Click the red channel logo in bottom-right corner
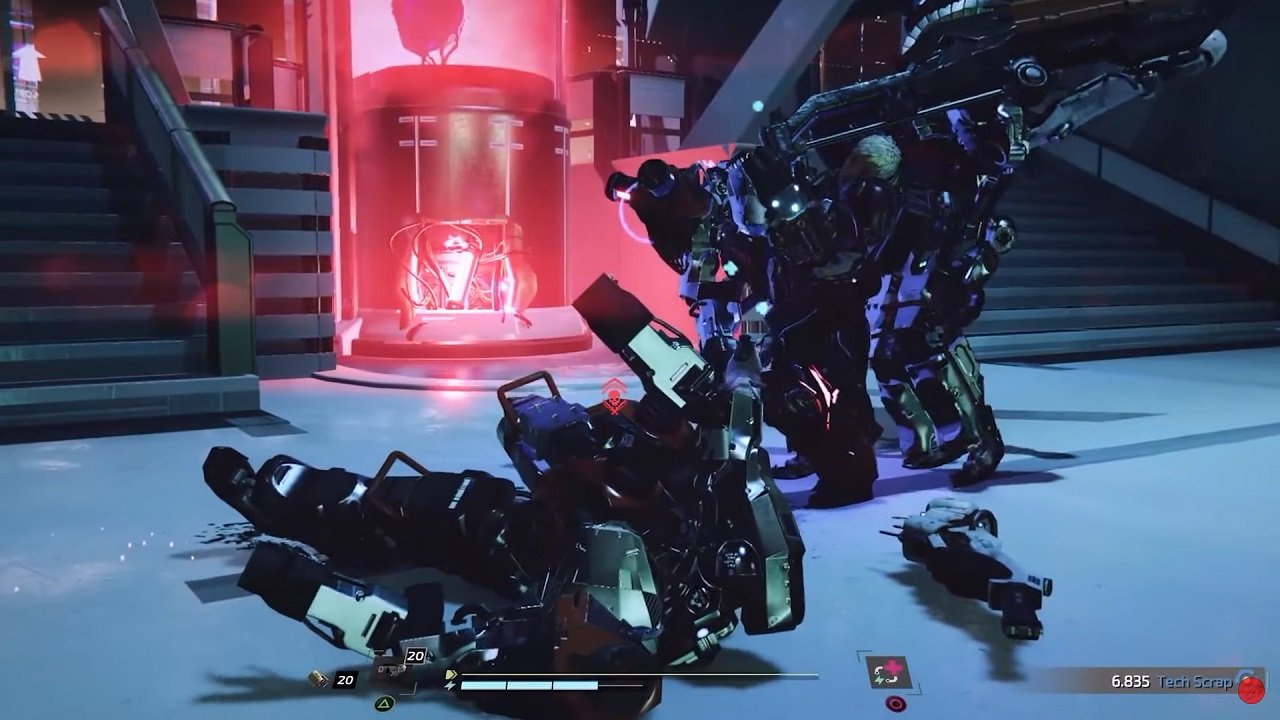The height and width of the screenshot is (720, 1280). tap(1250, 690)
